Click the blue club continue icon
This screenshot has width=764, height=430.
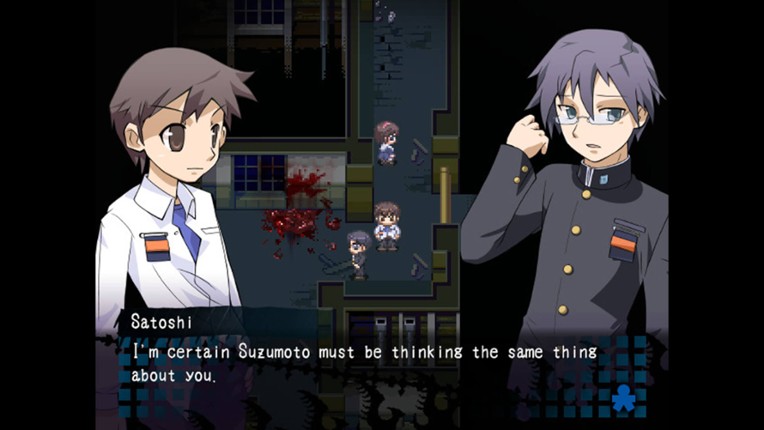[624, 397]
